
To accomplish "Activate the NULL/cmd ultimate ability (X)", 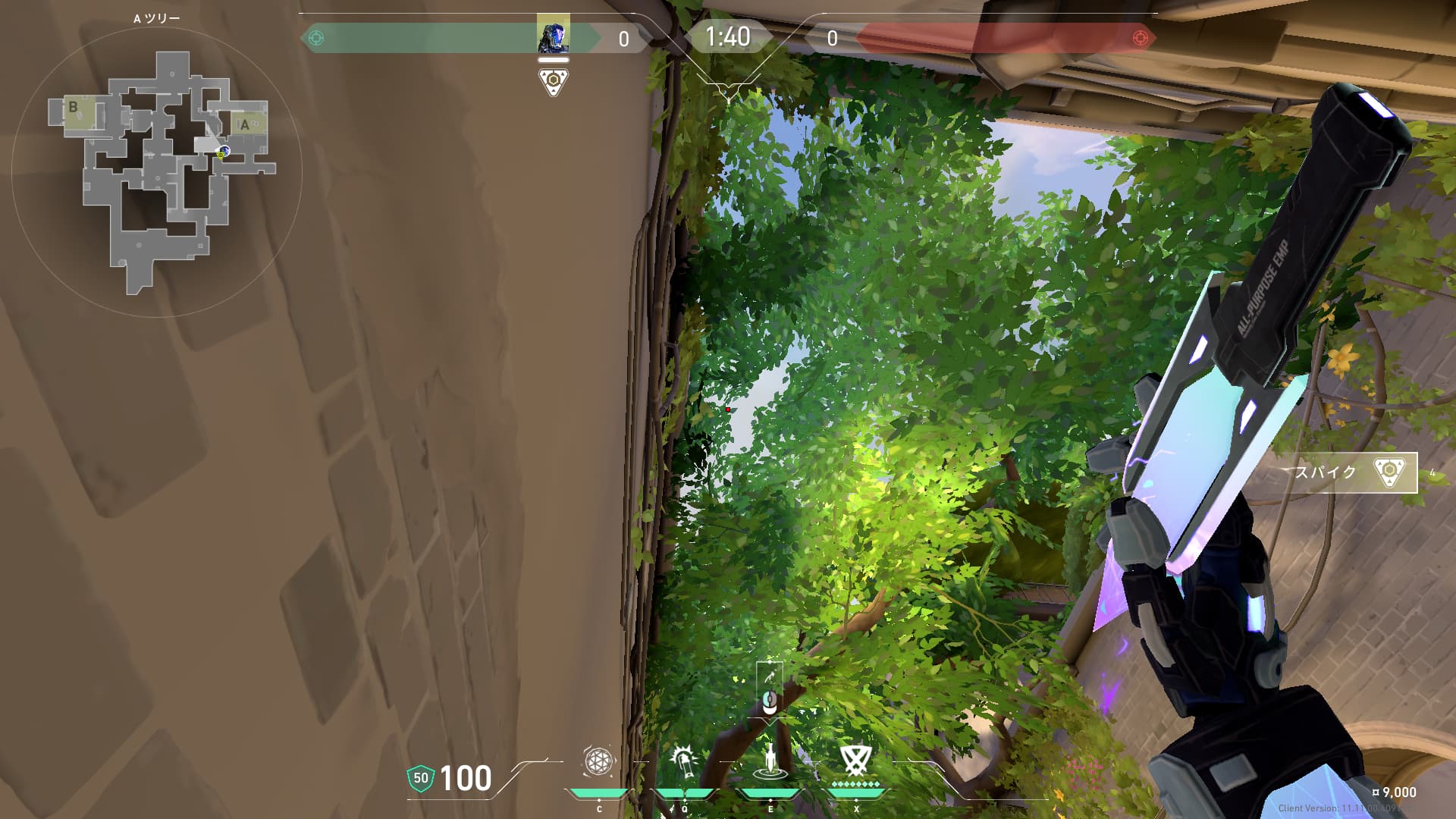I will [855, 760].
